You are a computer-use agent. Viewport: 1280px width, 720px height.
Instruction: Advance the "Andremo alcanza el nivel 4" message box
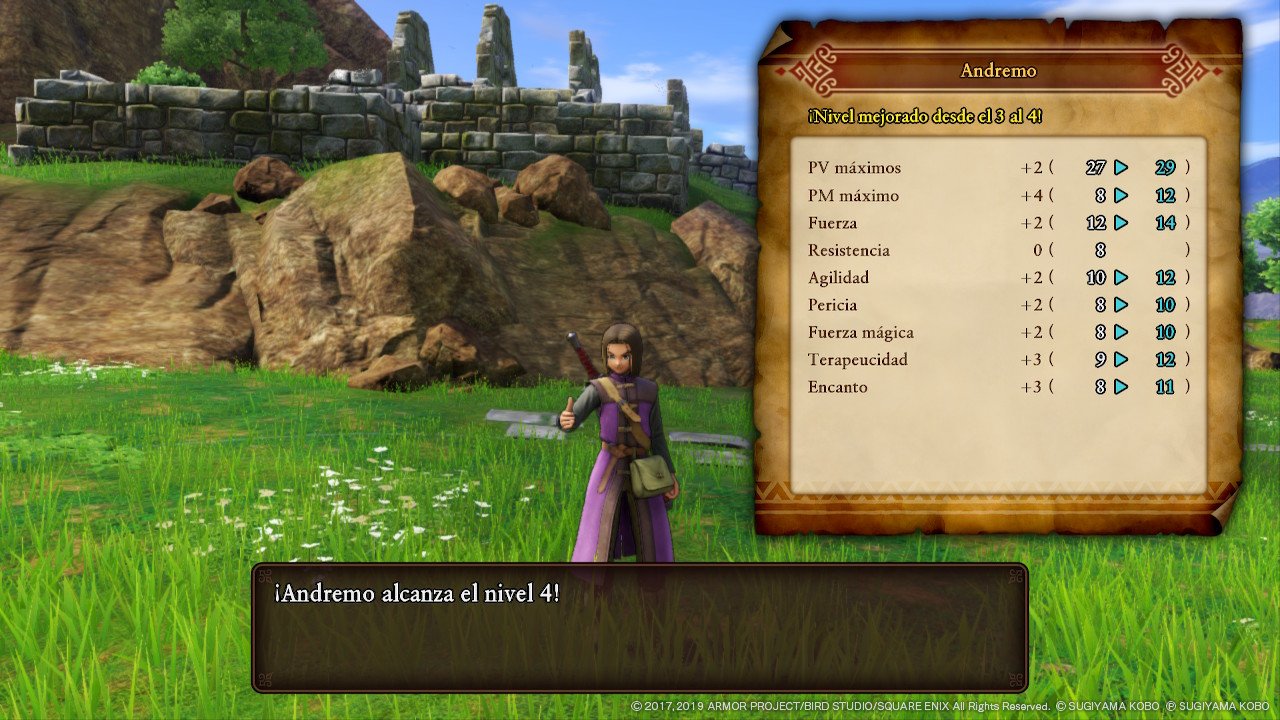point(639,628)
